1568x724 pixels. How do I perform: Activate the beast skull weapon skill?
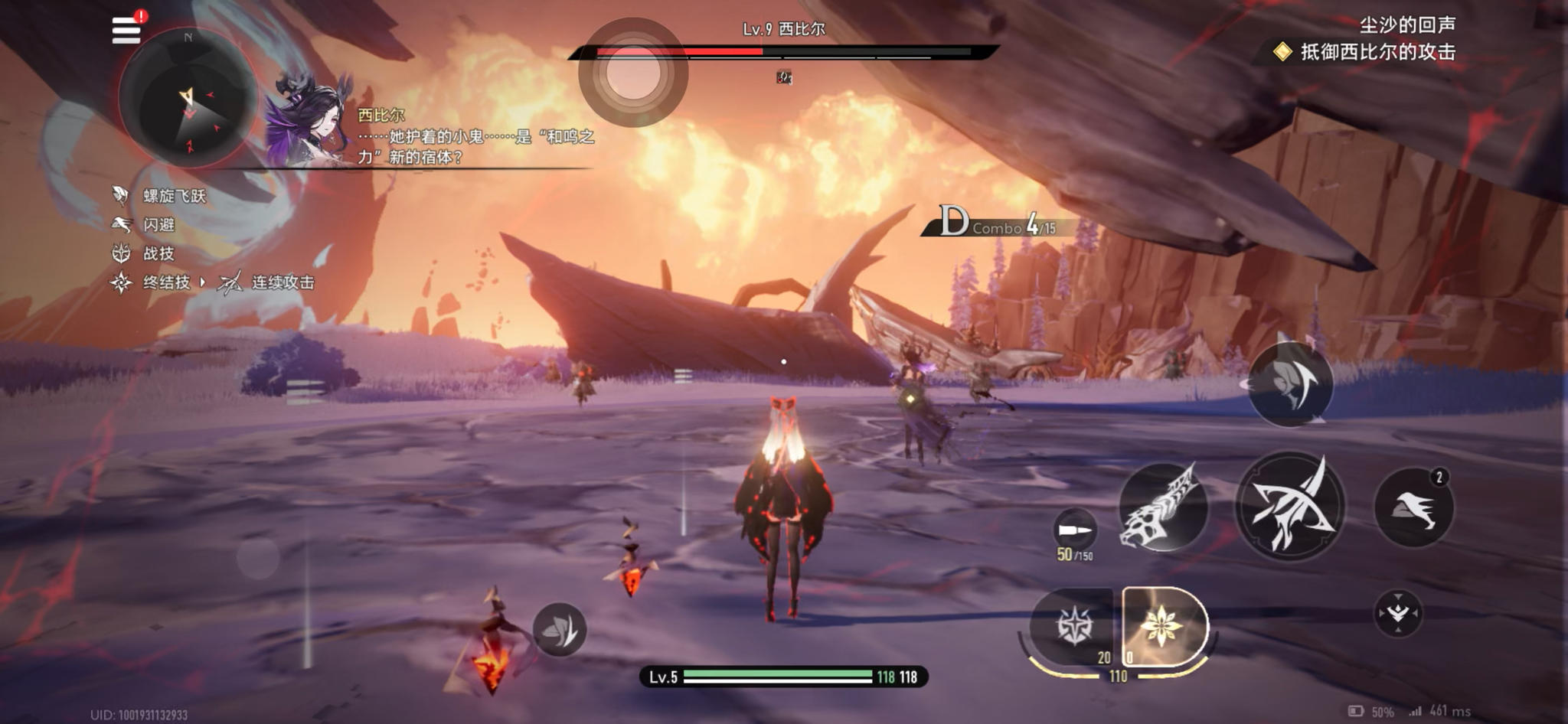1163,507
